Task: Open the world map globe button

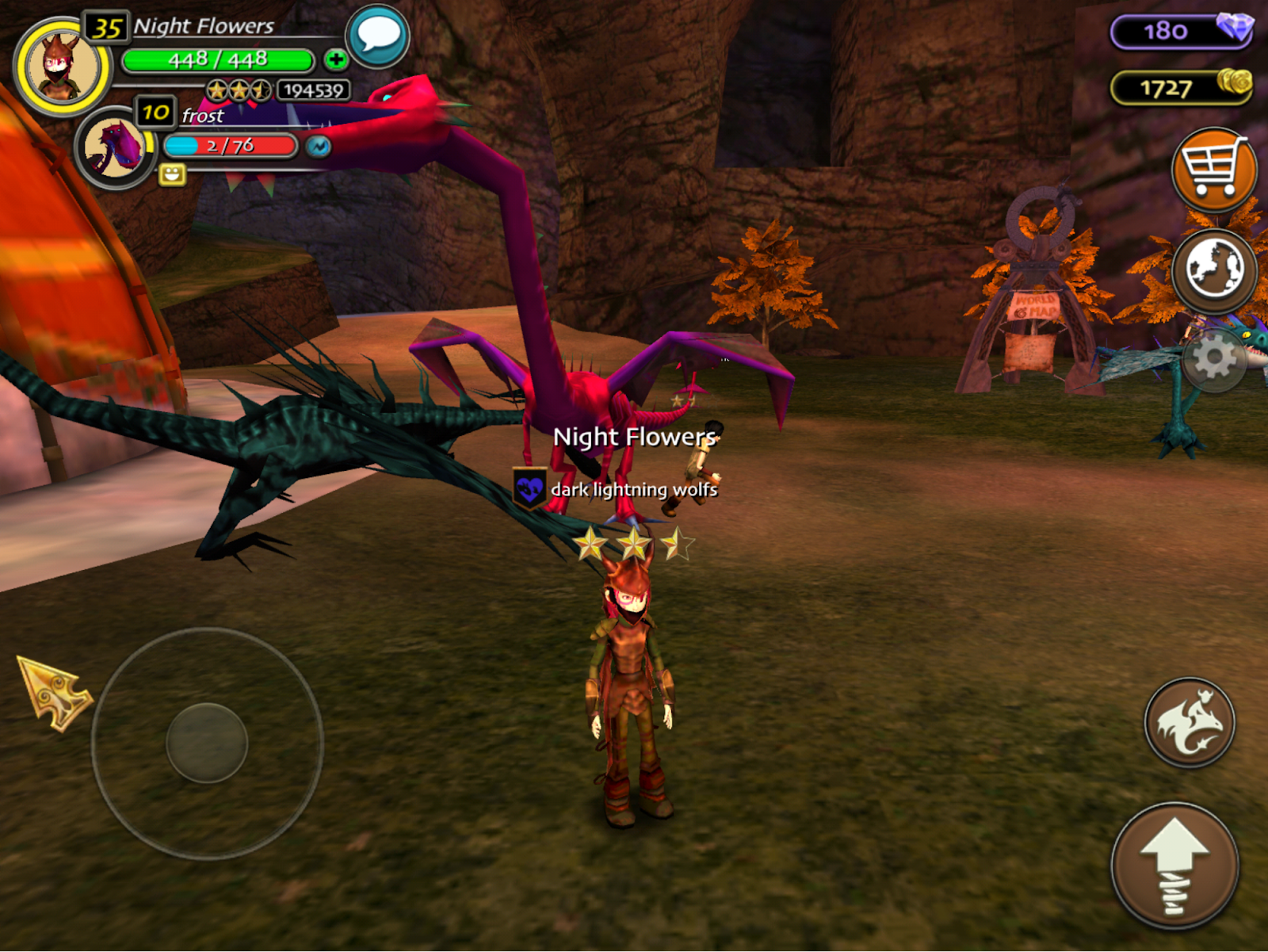Action: point(1213,270)
